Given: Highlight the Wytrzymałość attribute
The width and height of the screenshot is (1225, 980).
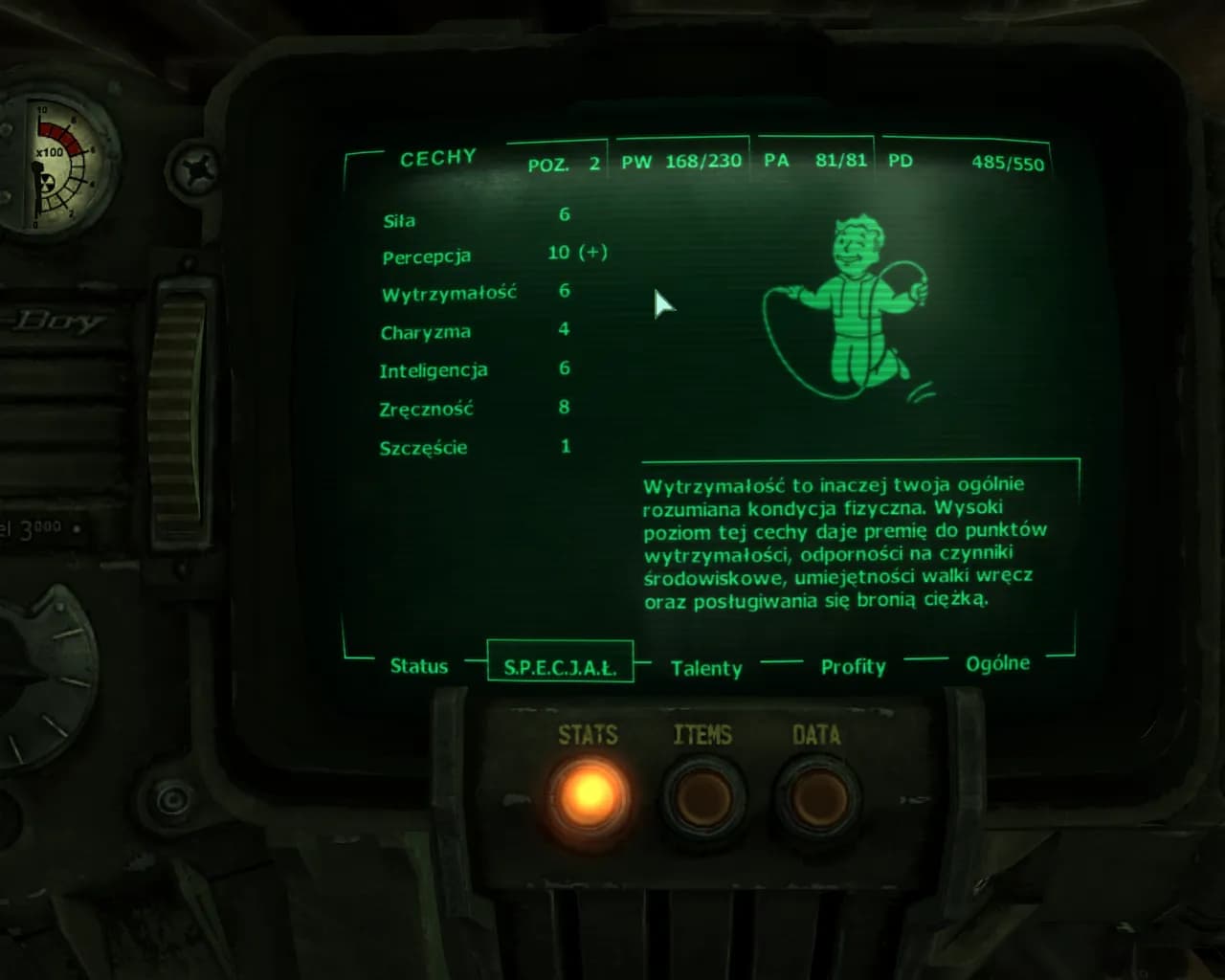Looking at the screenshot, I should (x=449, y=294).
